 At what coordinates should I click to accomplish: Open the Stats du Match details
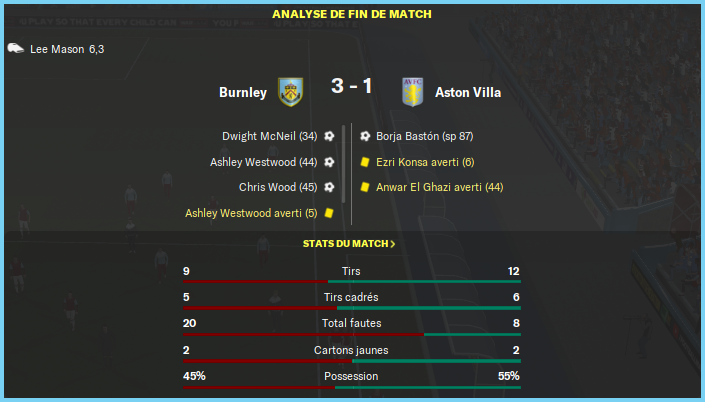click(x=349, y=244)
